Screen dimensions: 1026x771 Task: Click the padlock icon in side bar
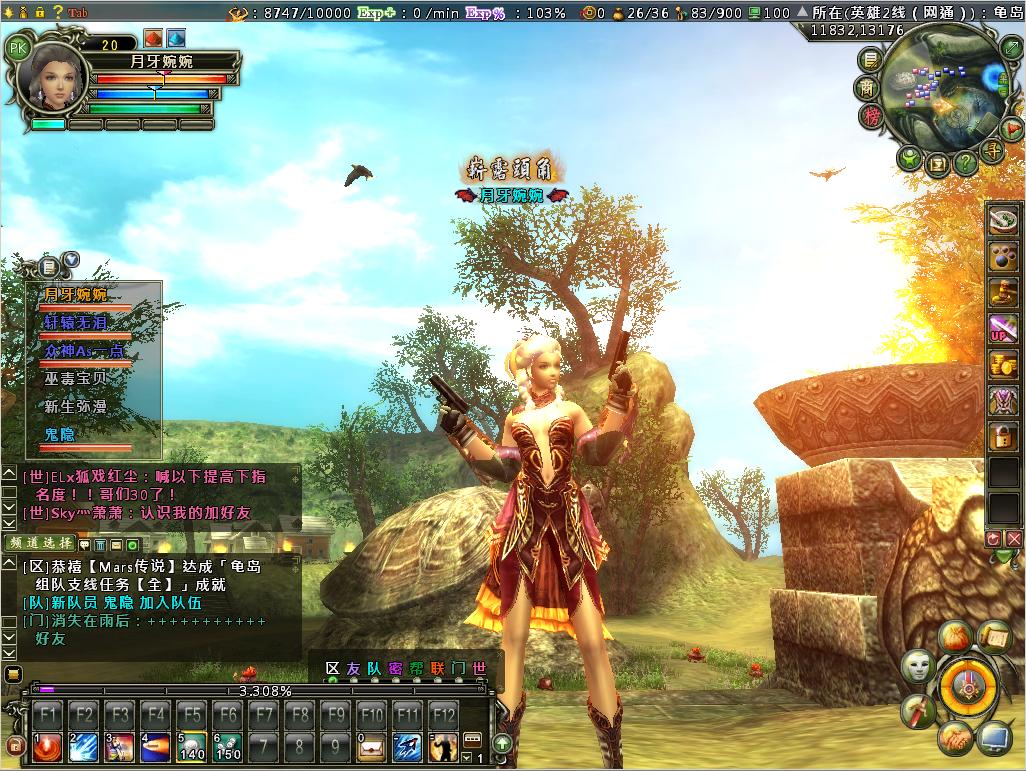click(1003, 435)
